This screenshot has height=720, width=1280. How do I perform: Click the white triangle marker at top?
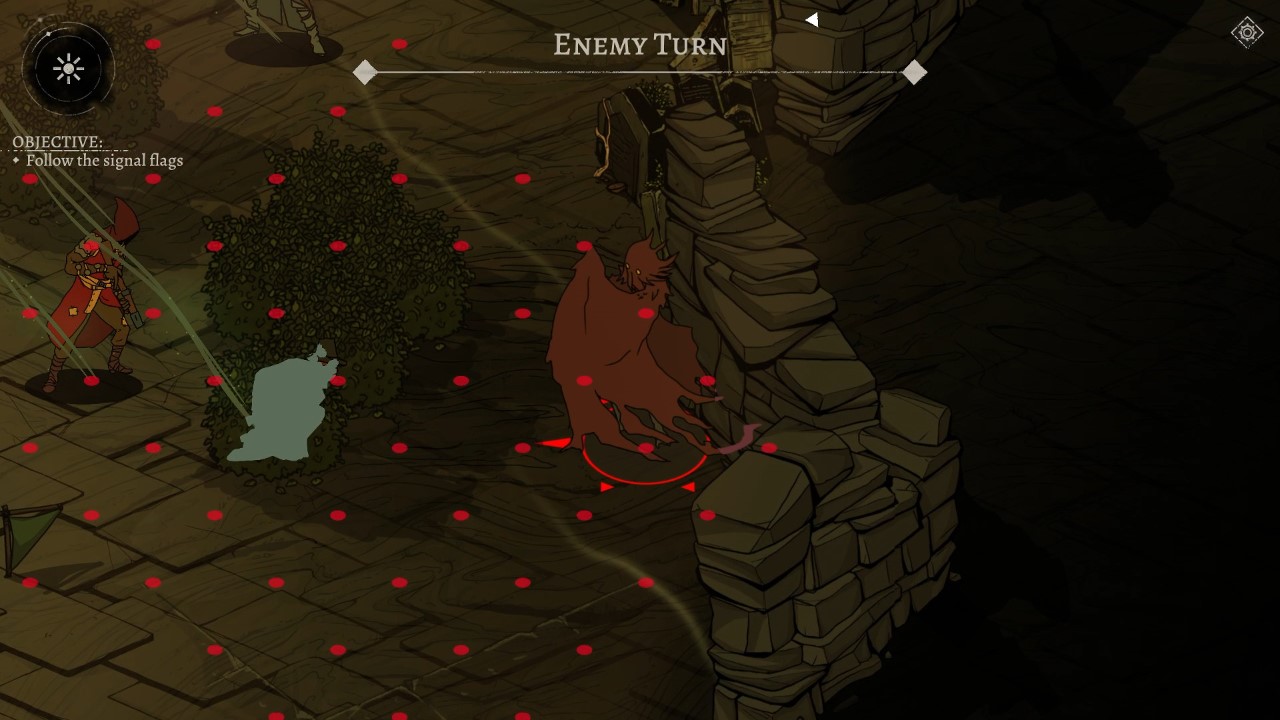[812, 19]
